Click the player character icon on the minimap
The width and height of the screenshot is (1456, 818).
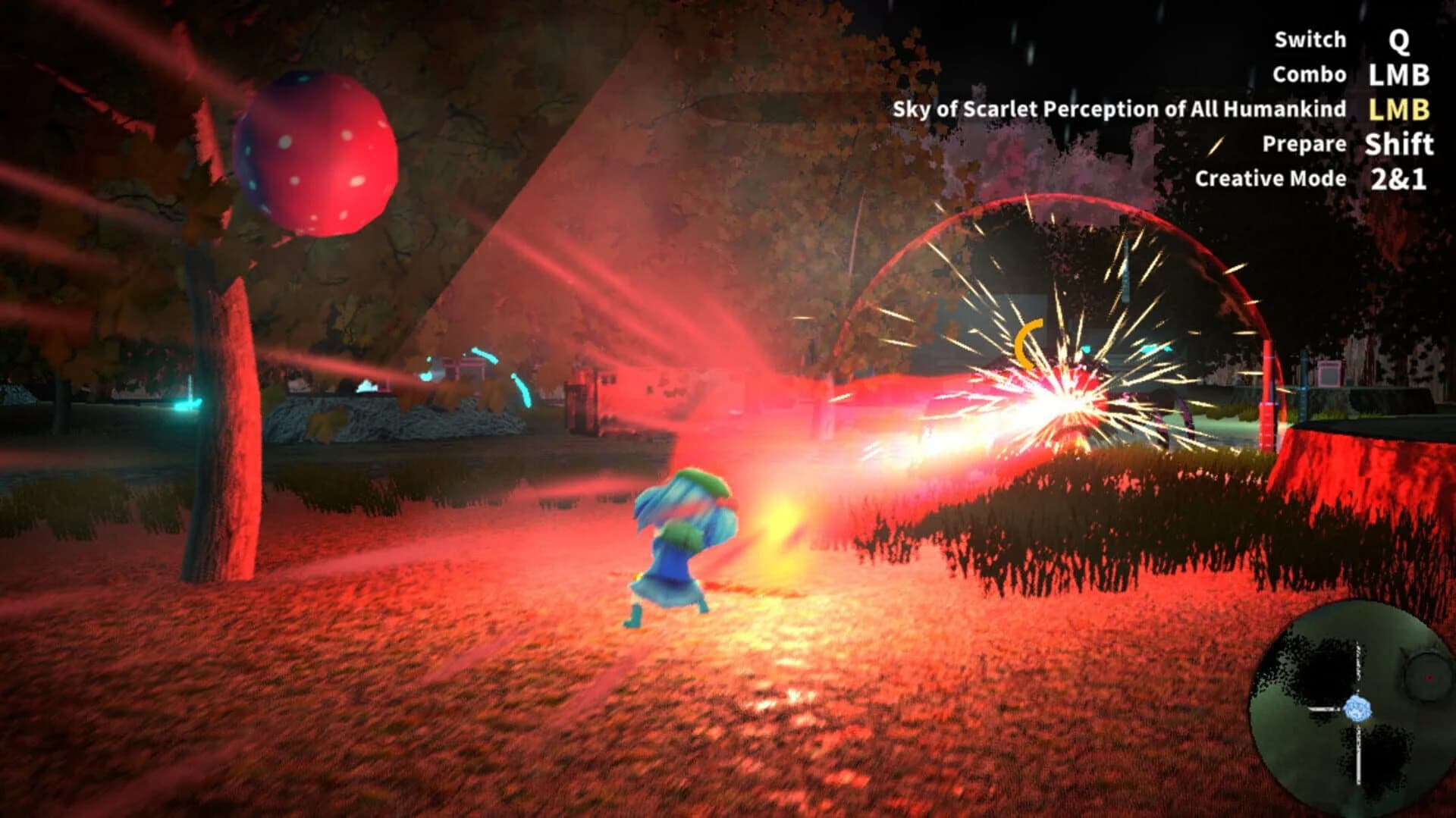click(x=1357, y=710)
